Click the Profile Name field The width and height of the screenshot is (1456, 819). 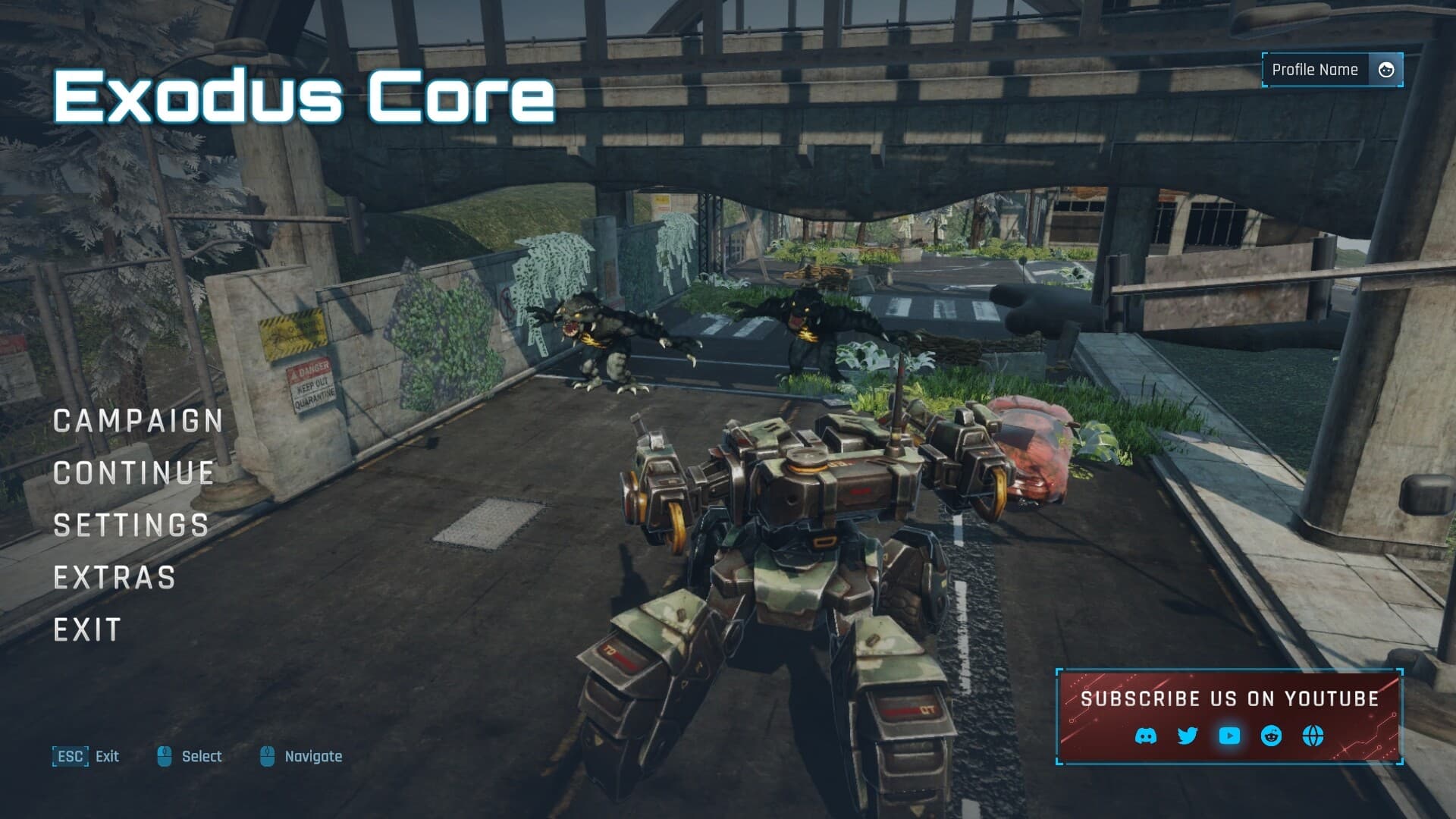(1316, 69)
